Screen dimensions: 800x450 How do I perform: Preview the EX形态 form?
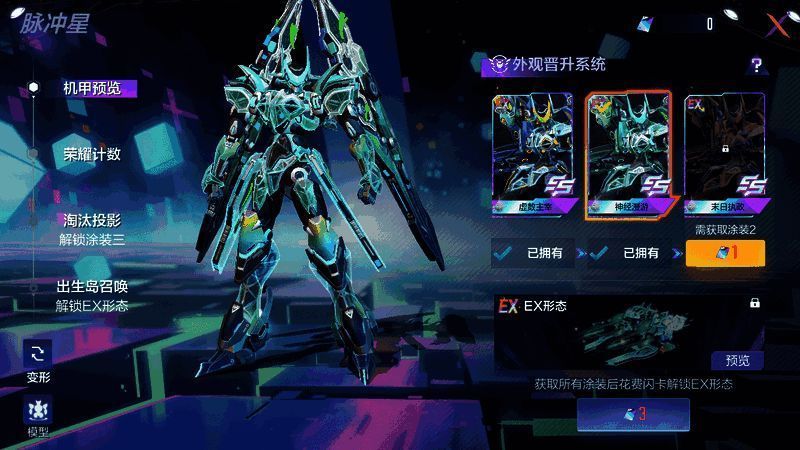(737, 360)
